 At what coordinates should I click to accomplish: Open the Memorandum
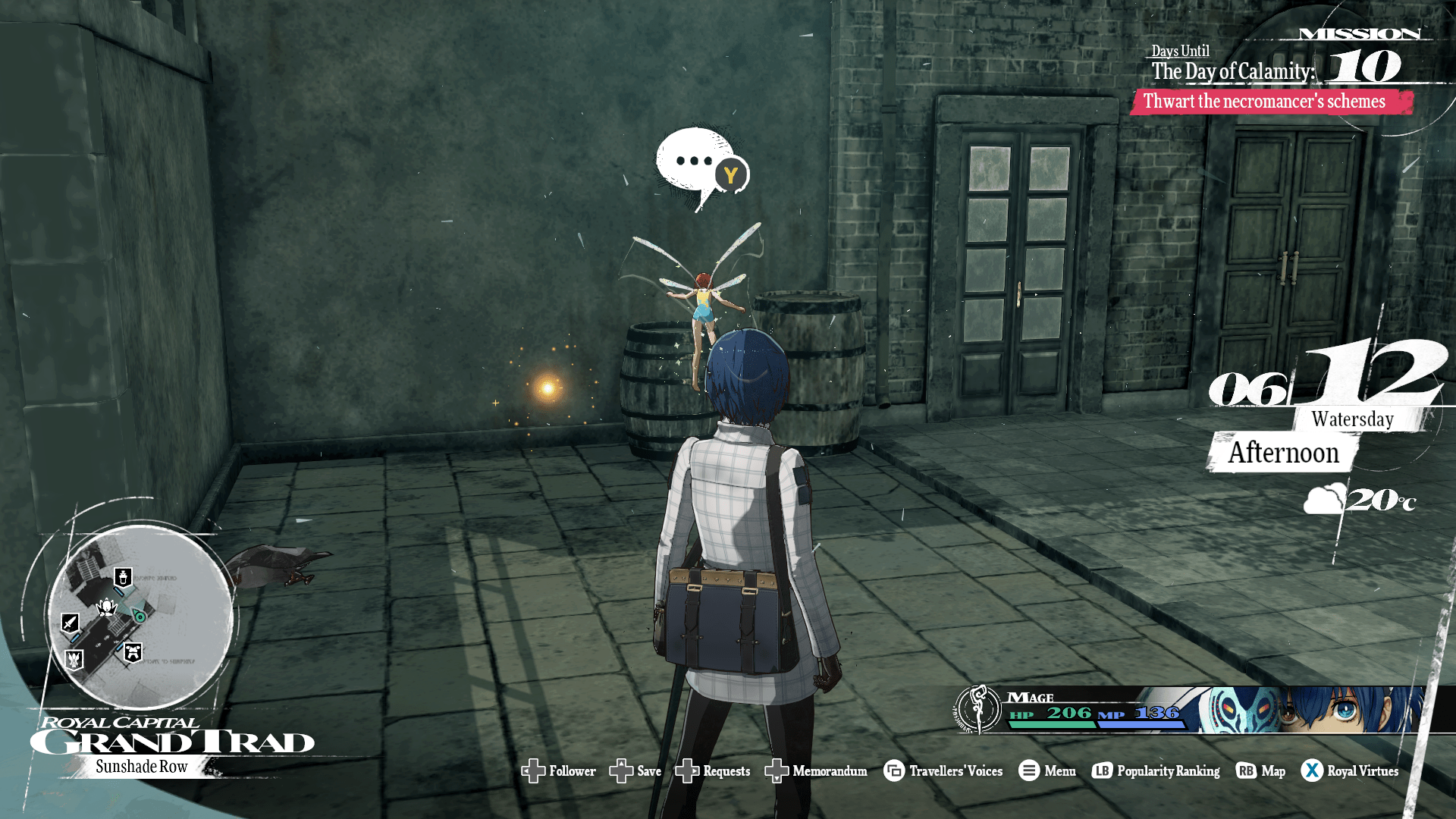pos(816,771)
